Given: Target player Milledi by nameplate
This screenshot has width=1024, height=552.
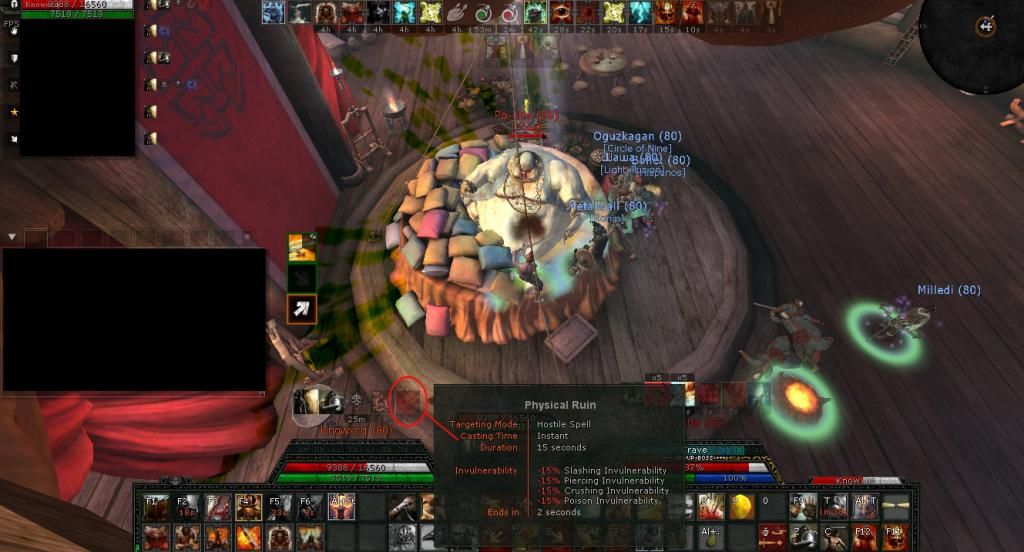Looking at the screenshot, I should [949, 290].
